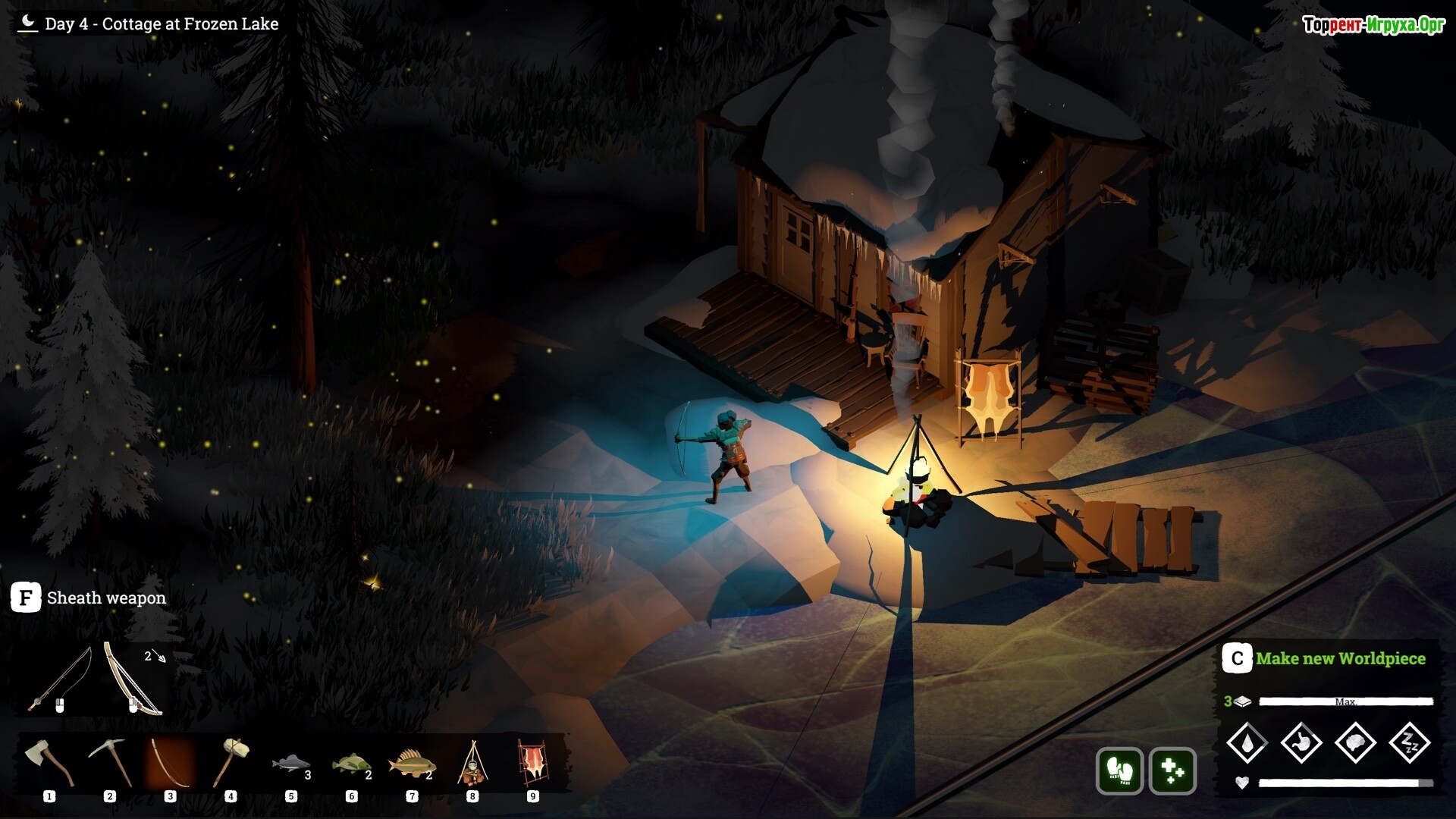
Task: Check the water drop thirst indicator
Action: (1247, 742)
